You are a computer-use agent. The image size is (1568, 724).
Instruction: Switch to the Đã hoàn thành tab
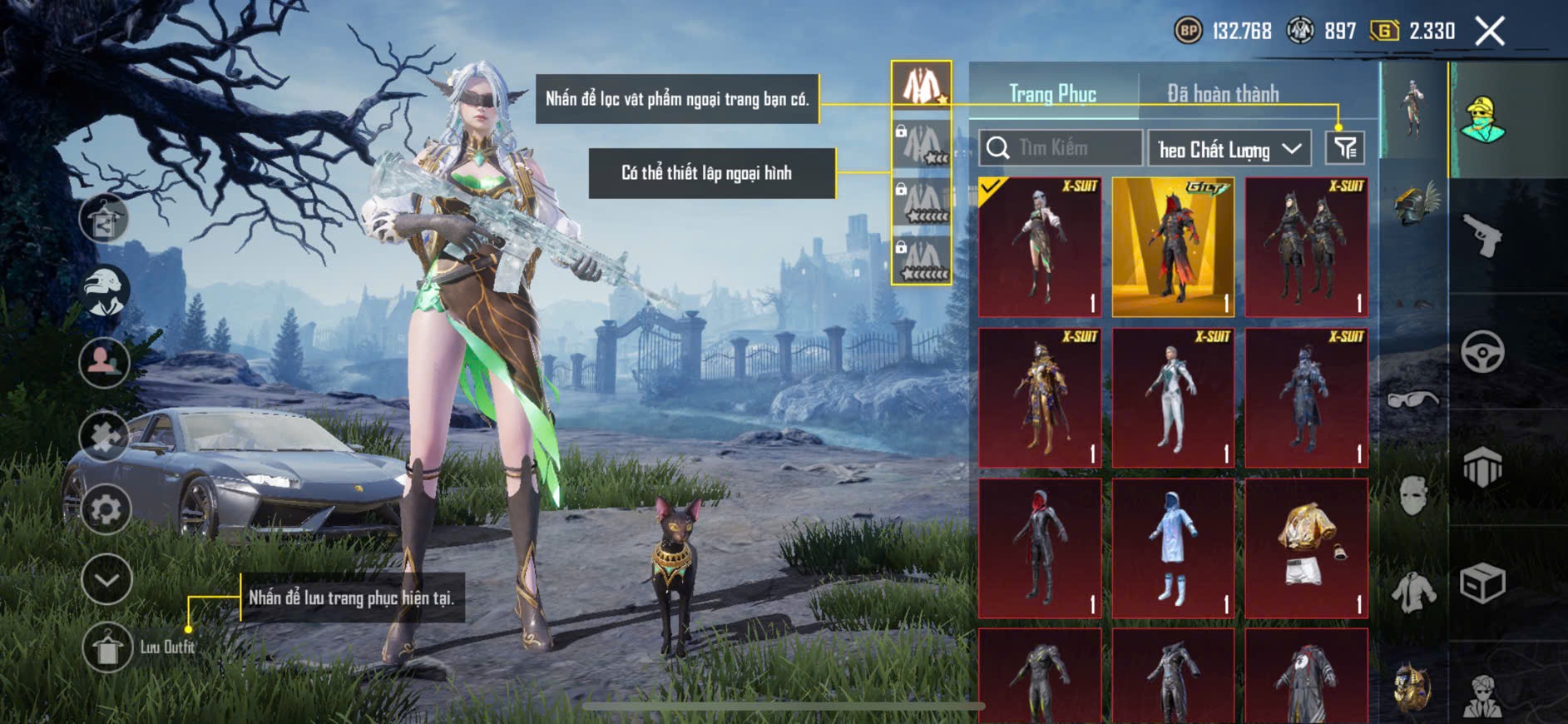(1222, 94)
